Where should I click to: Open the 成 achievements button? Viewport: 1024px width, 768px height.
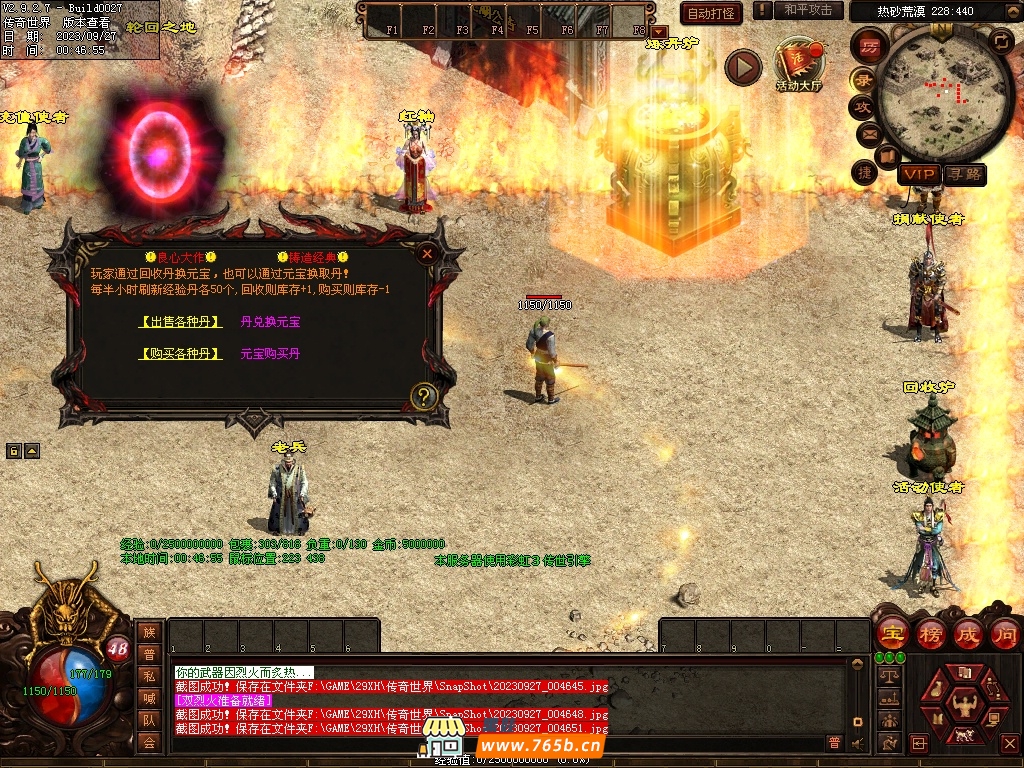click(968, 633)
